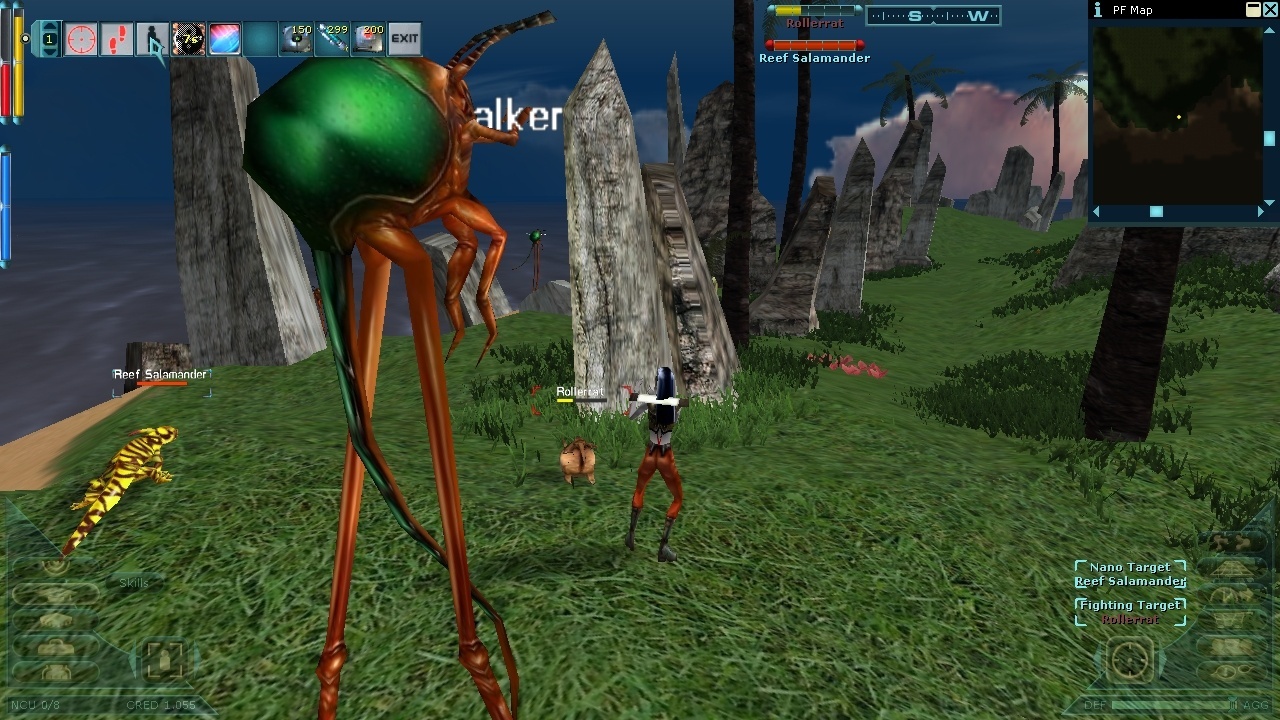Click the attack crosshair icon near the targets panel
1280x720 pixels.
[x=1130, y=659]
